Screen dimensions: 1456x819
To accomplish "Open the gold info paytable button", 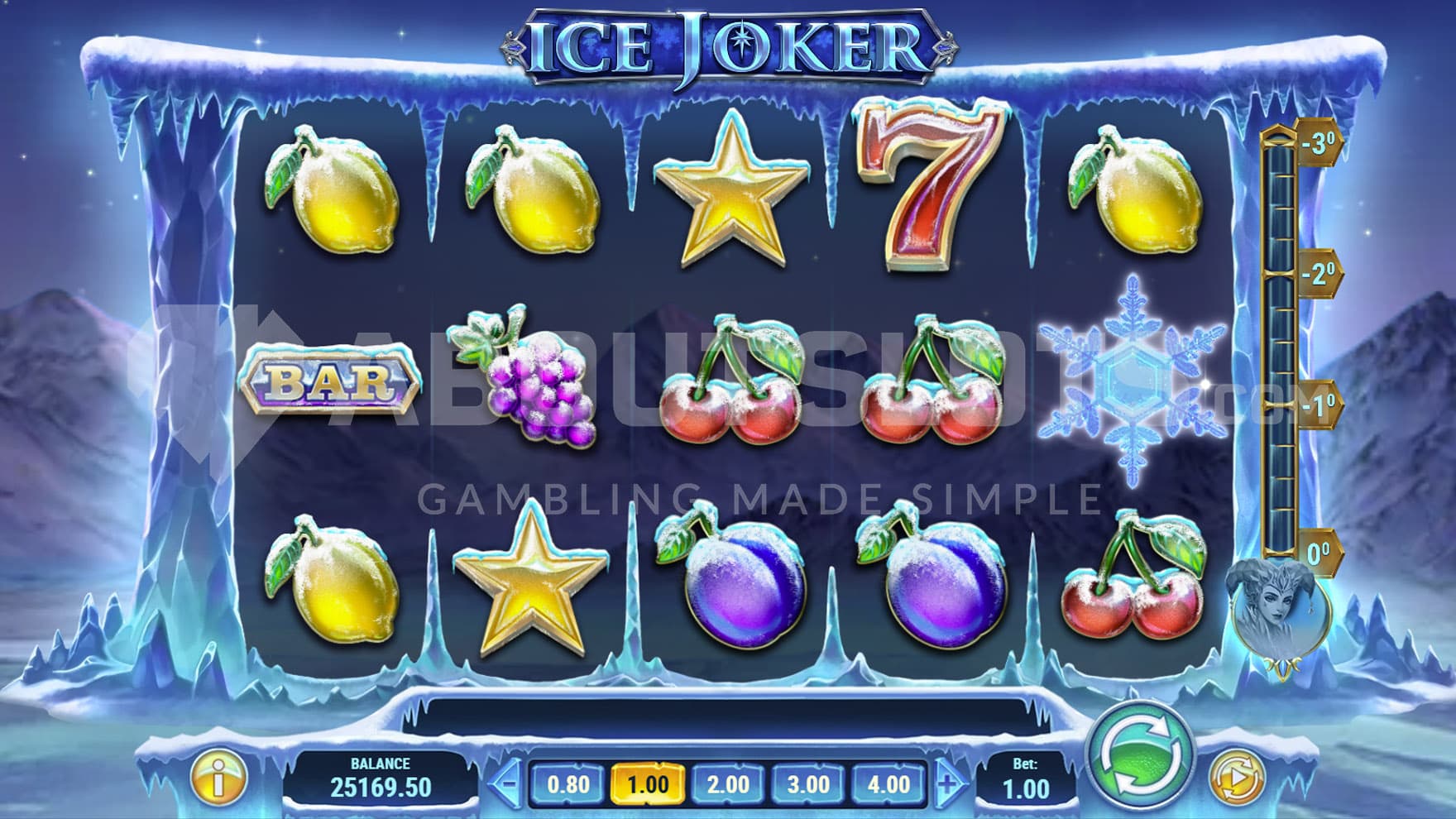I will tap(218, 778).
